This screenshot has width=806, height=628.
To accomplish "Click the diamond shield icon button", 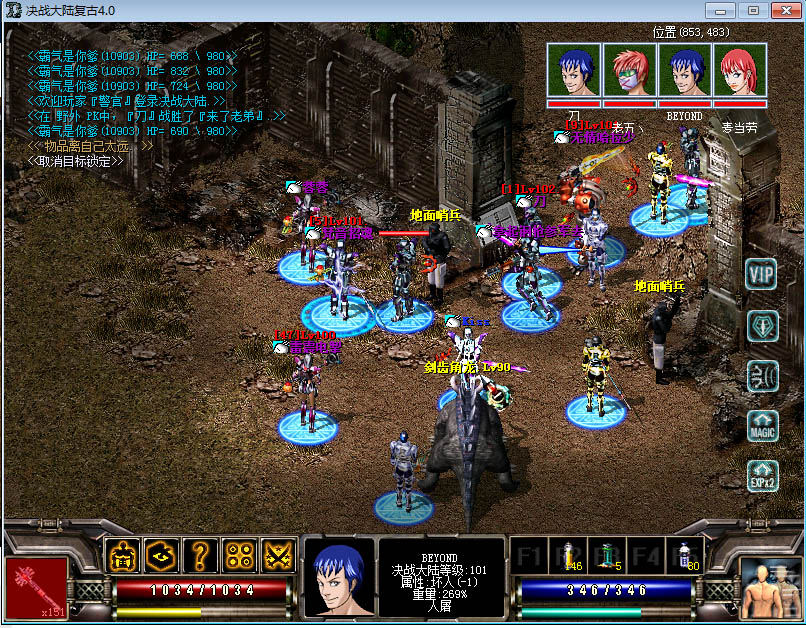I will pyautogui.click(x=762, y=326).
